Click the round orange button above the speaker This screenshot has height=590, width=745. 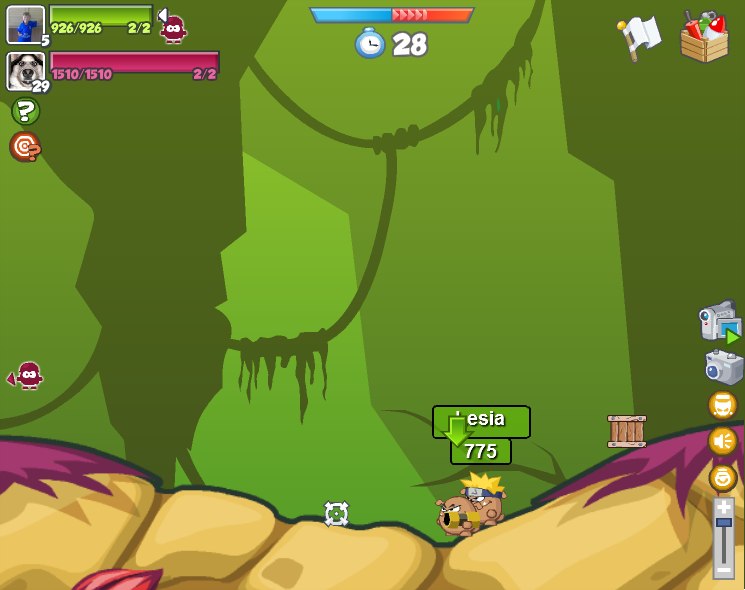coord(723,405)
